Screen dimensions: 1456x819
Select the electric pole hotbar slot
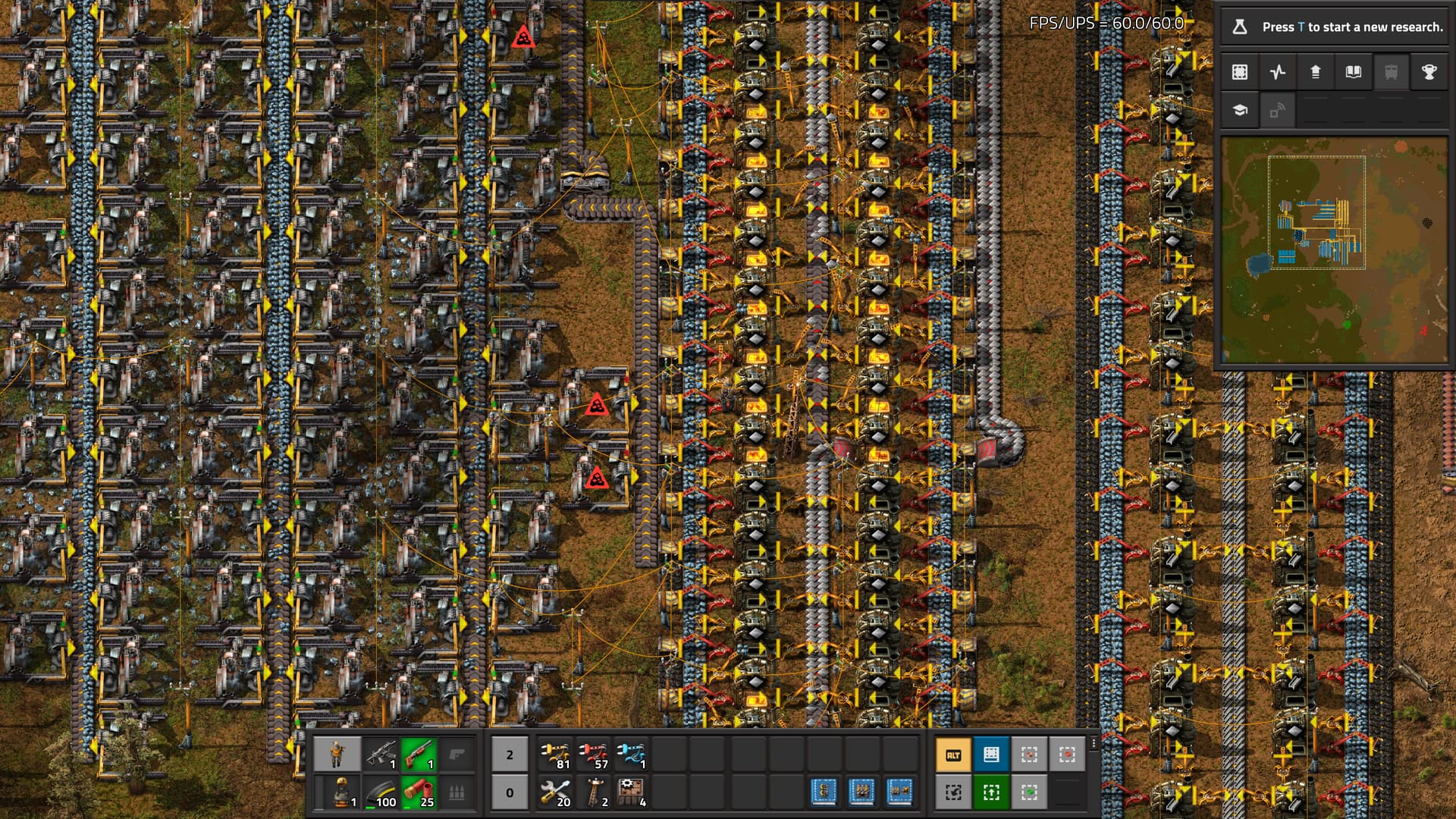pyautogui.click(x=594, y=792)
